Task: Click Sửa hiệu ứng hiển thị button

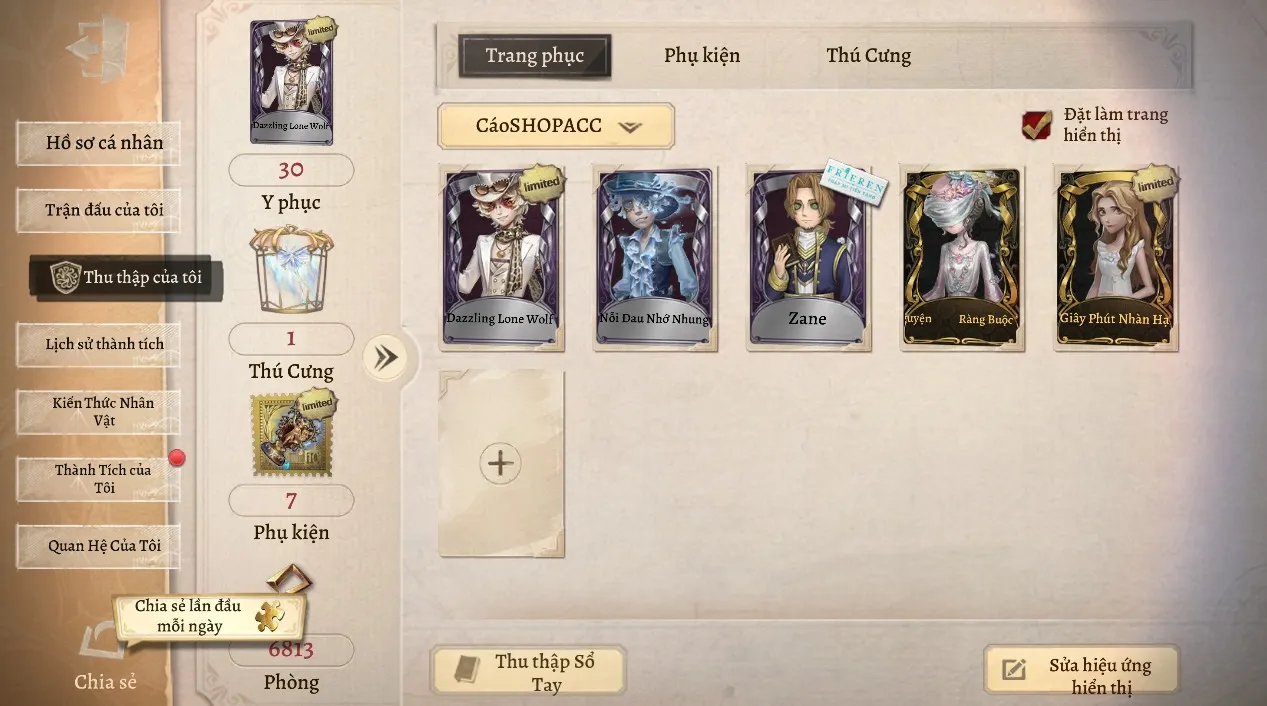Action: [x=1082, y=672]
